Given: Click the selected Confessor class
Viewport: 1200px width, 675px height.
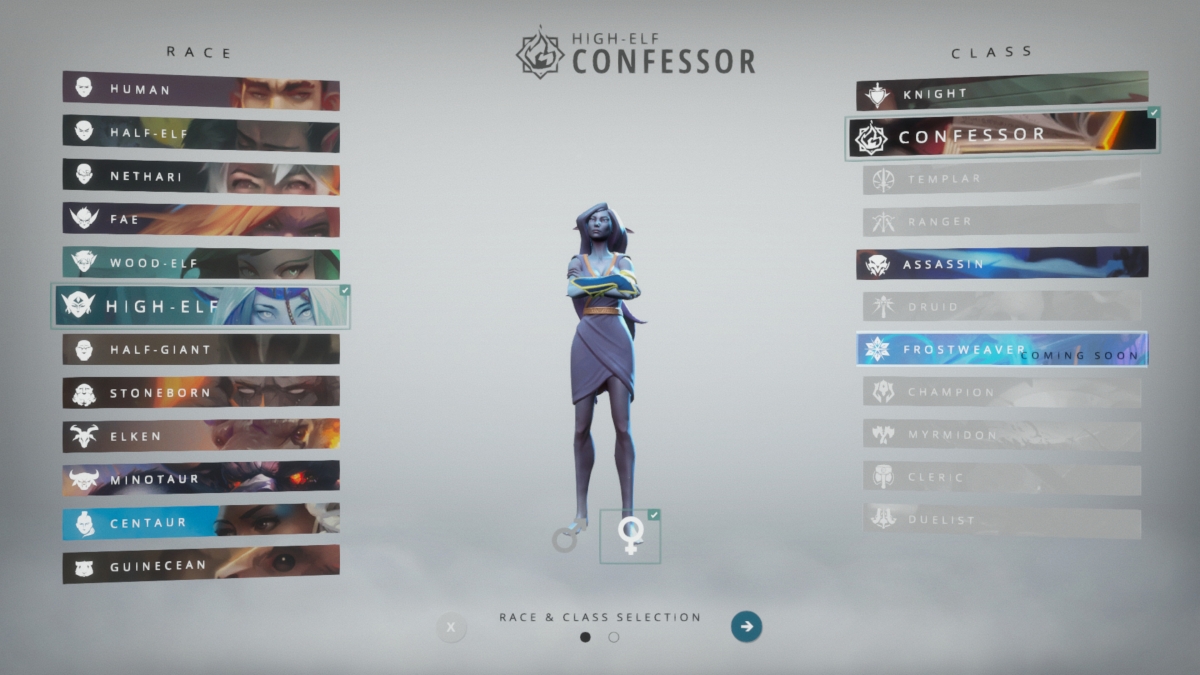Looking at the screenshot, I should pyautogui.click(x=1002, y=136).
